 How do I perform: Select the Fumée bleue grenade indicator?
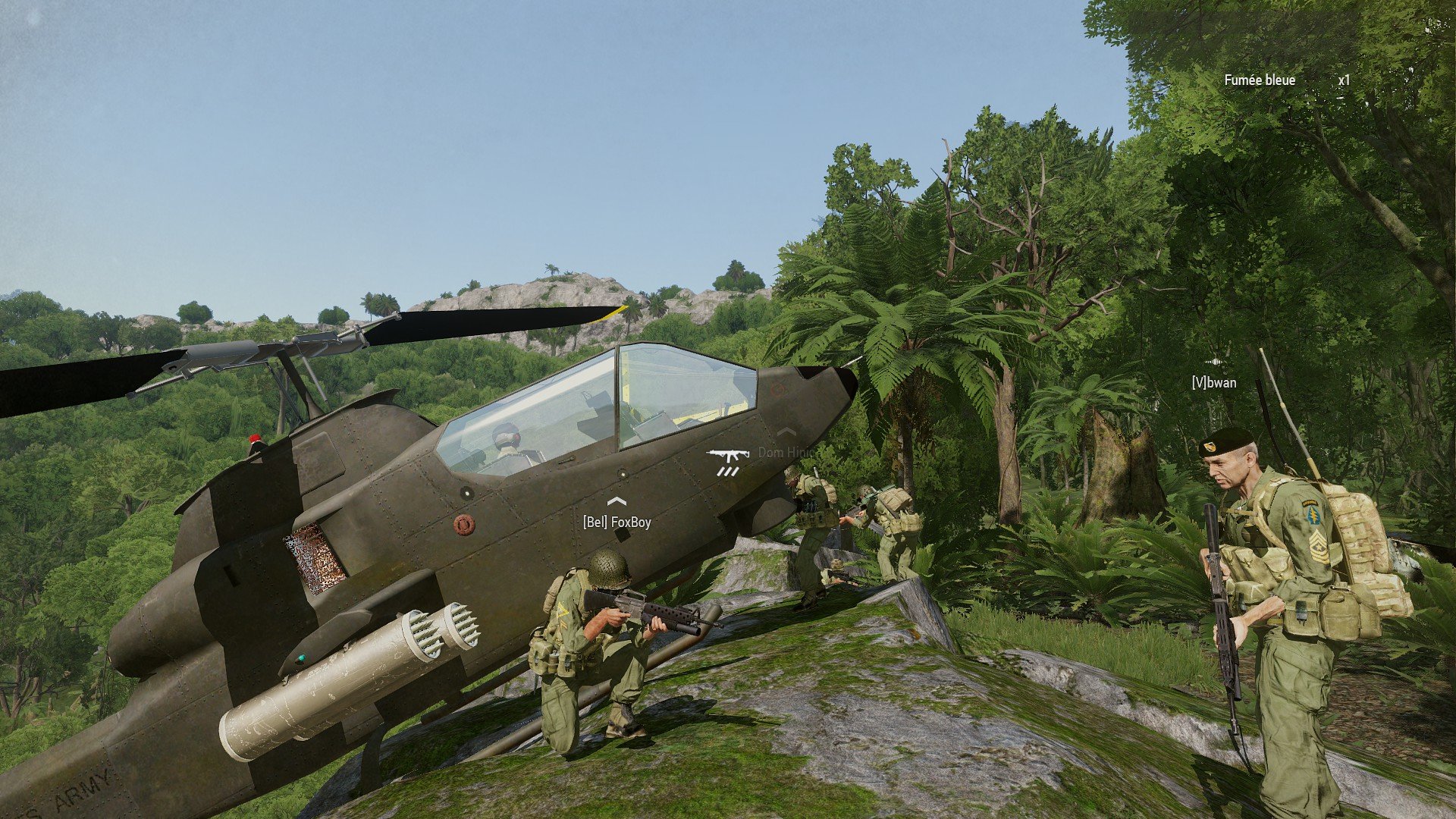[x=1260, y=80]
